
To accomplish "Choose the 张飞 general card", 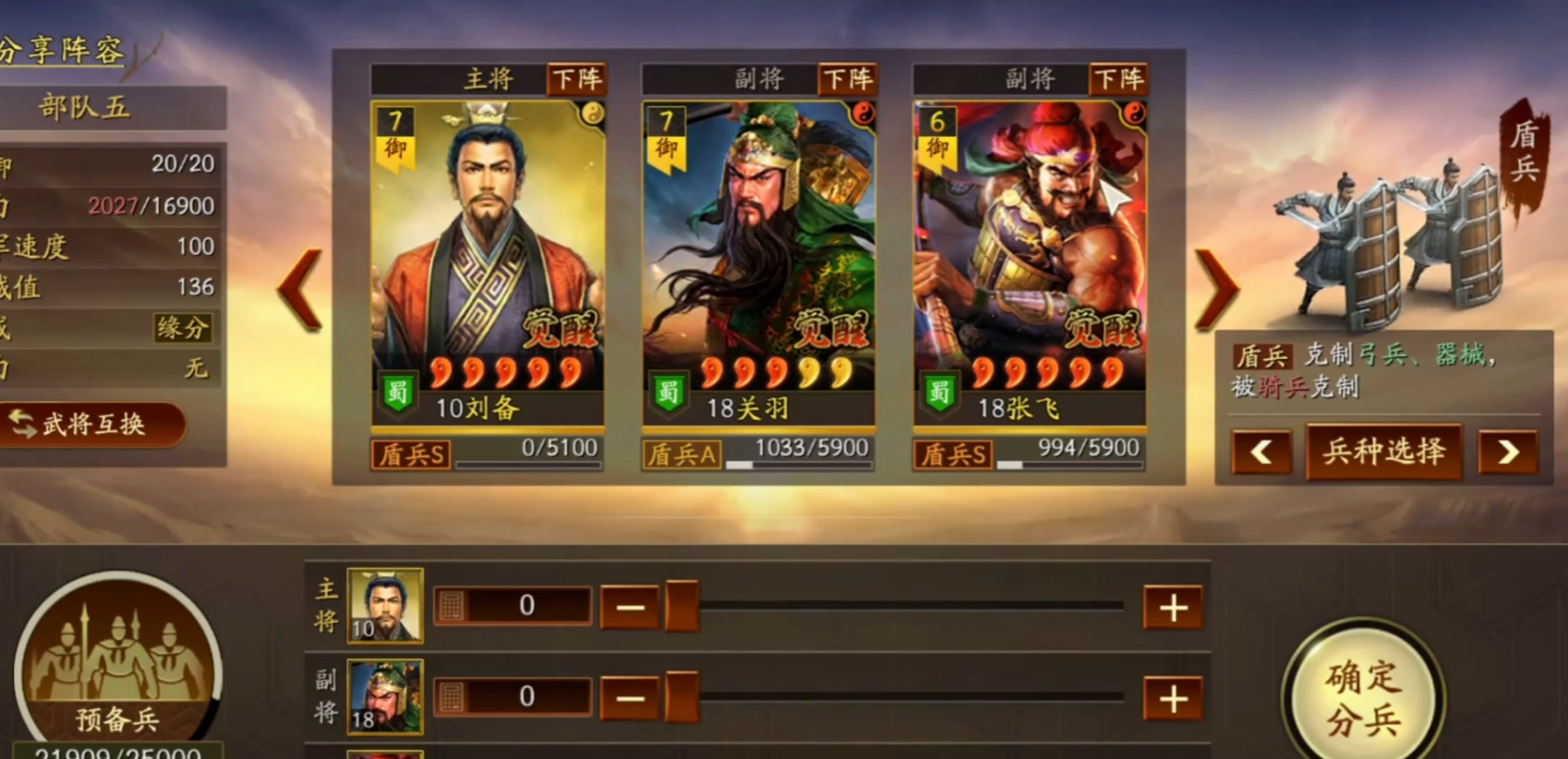I will point(1030,263).
